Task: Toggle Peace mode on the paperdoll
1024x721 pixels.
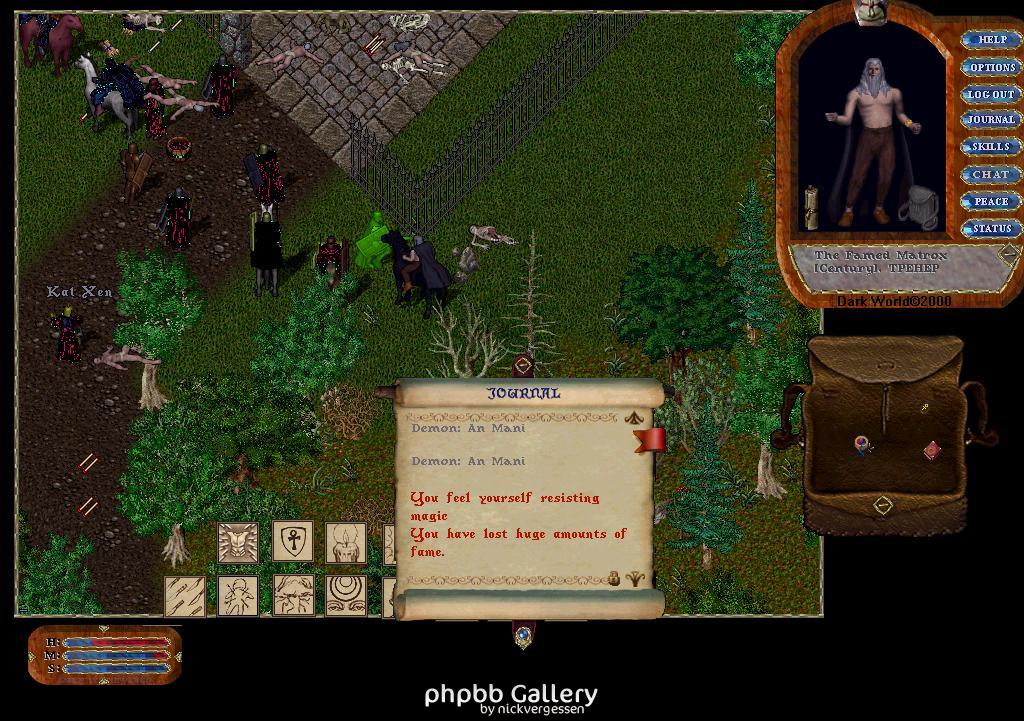Action: tap(990, 201)
